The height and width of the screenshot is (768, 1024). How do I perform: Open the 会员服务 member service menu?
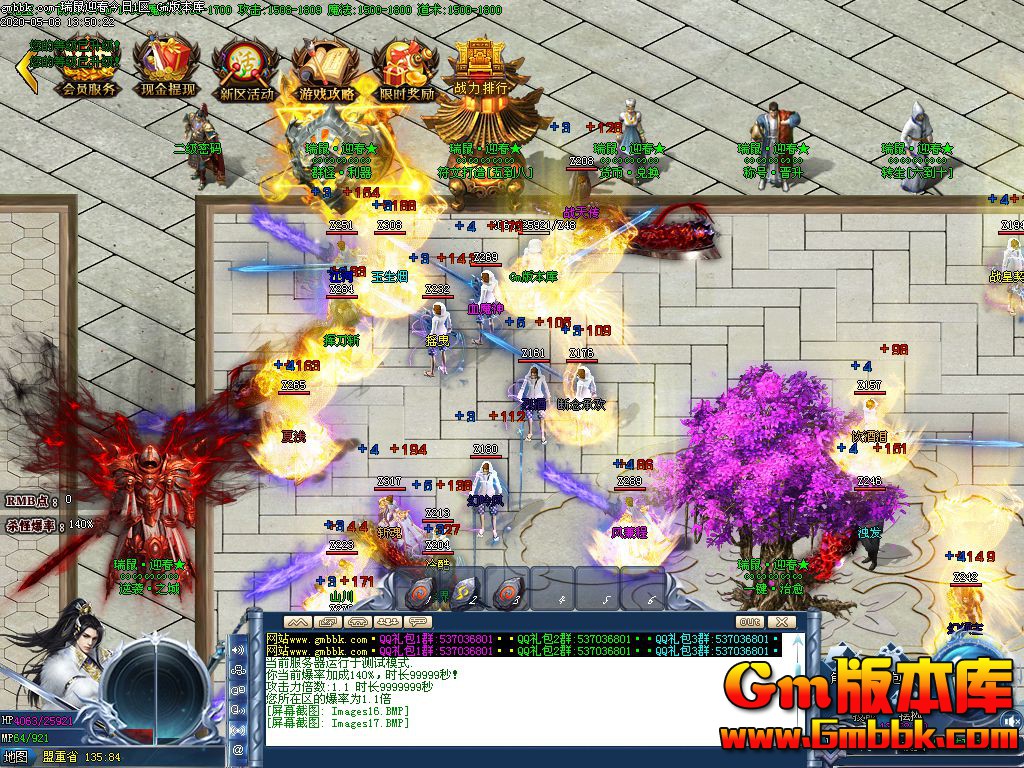(x=89, y=68)
